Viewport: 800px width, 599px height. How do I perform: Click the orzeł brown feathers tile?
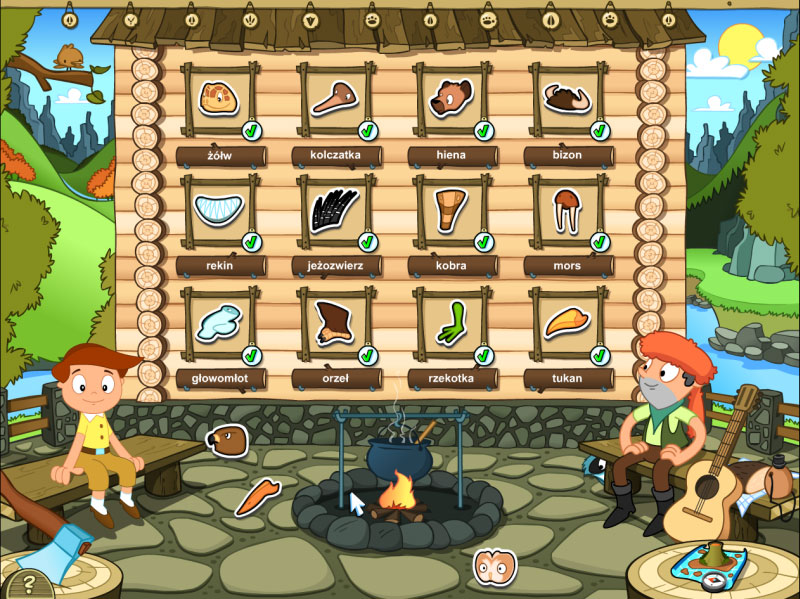pyautogui.click(x=334, y=324)
